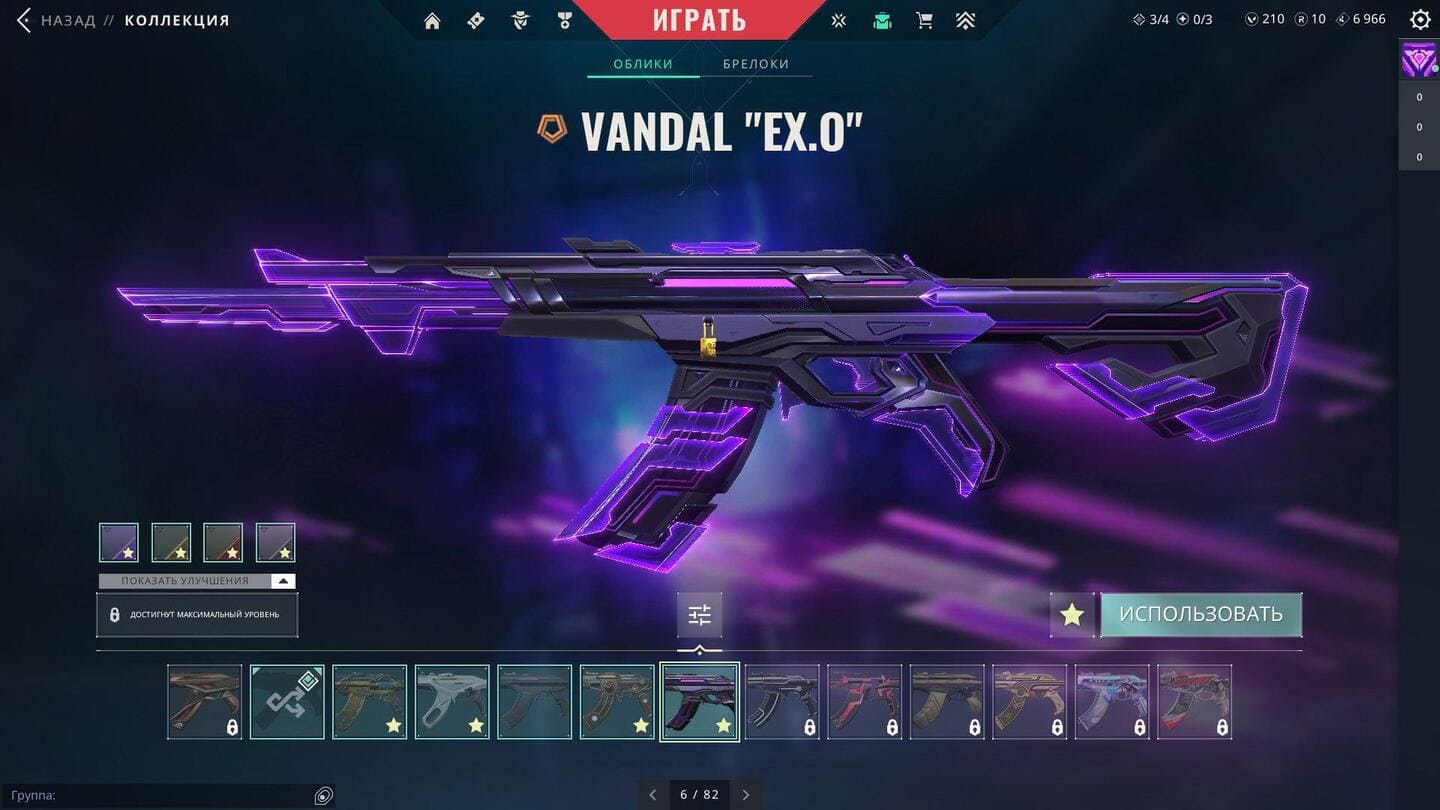Go to the next skins page arrow
This screenshot has height=810, width=1440.
[x=746, y=795]
